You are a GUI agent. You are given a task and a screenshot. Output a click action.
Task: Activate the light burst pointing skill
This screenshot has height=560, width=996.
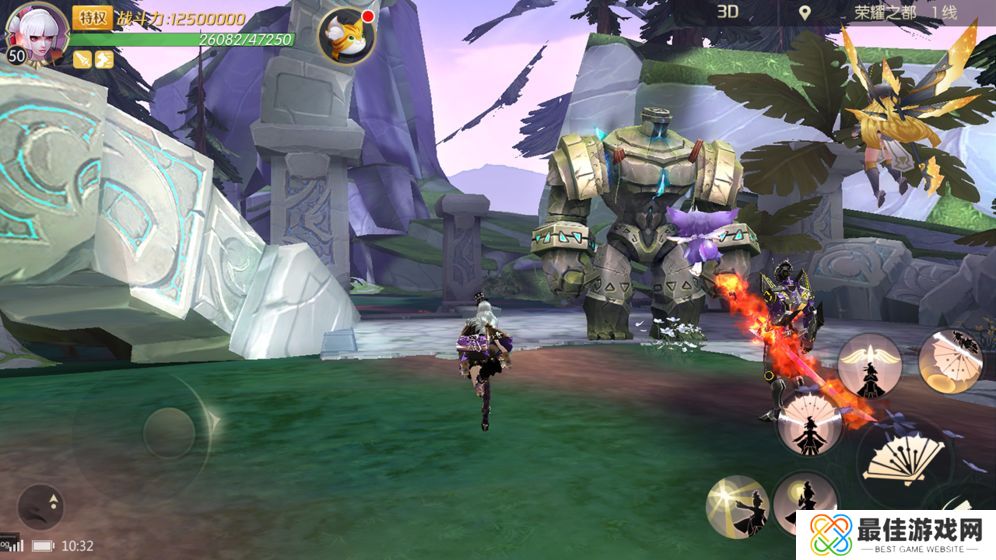[737, 505]
